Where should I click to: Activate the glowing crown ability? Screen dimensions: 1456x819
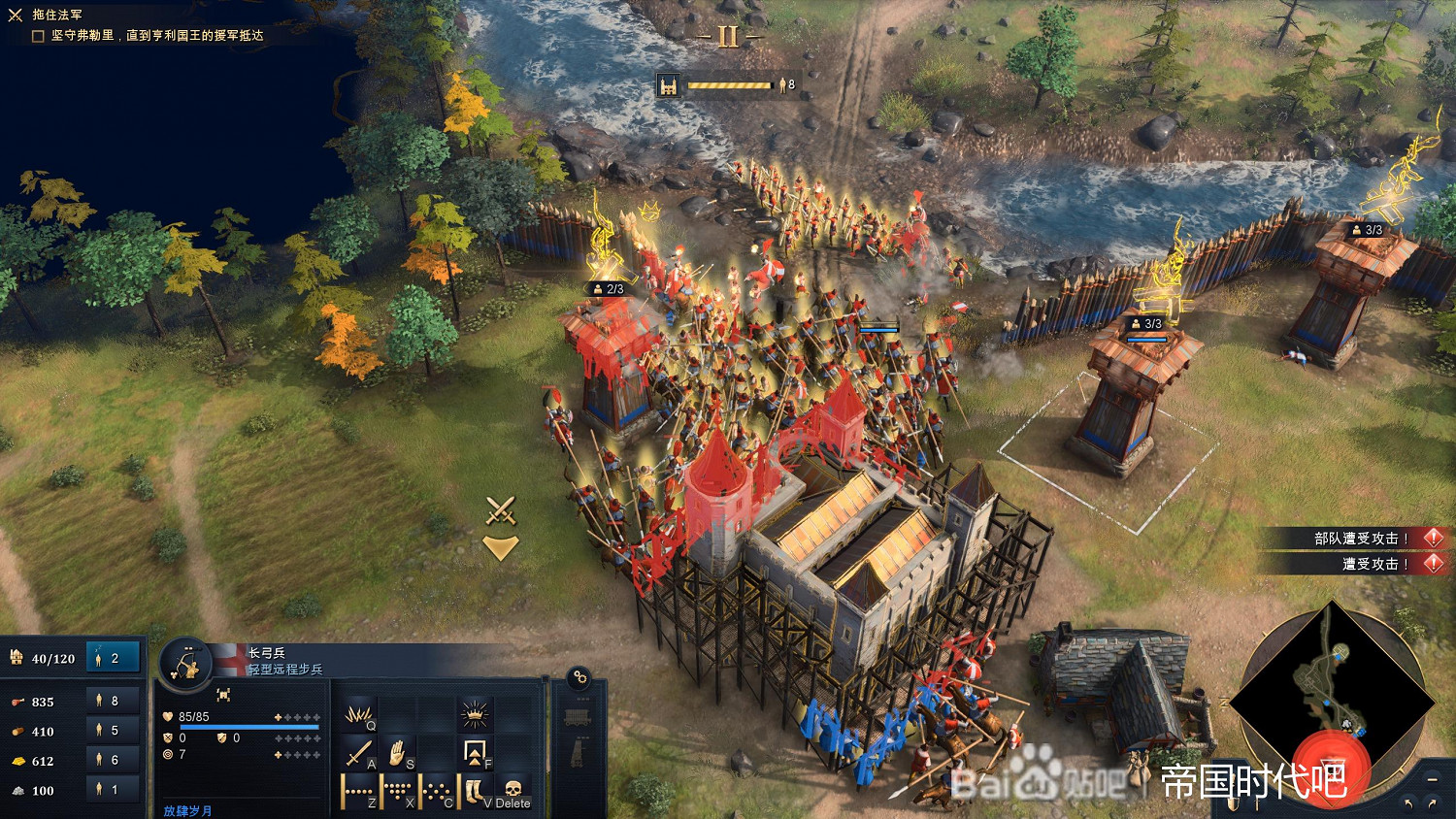click(x=475, y=717)
